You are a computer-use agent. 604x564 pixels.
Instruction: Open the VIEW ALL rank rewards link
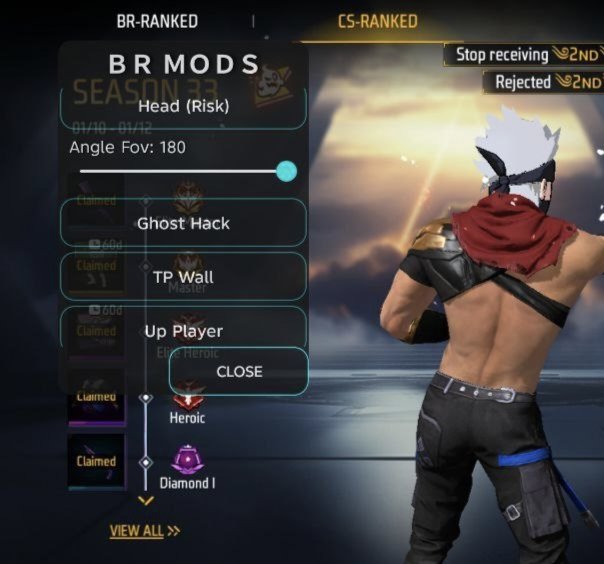click(x=144, y=531)
